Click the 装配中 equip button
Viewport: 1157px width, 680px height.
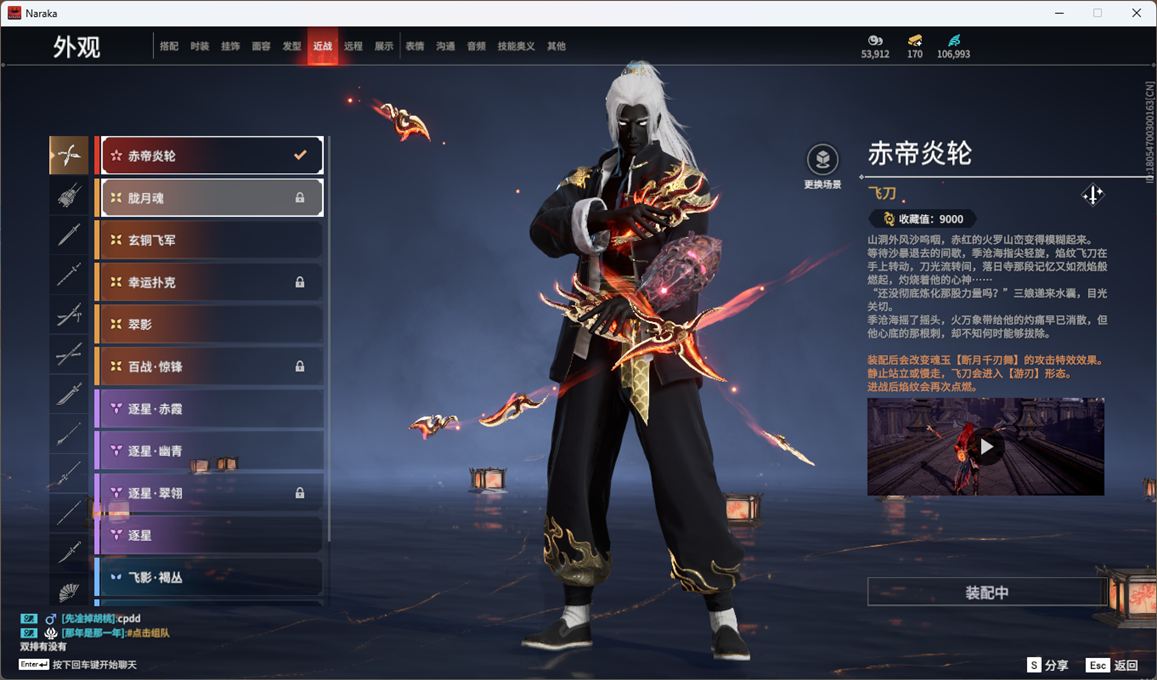pos(986,592)
